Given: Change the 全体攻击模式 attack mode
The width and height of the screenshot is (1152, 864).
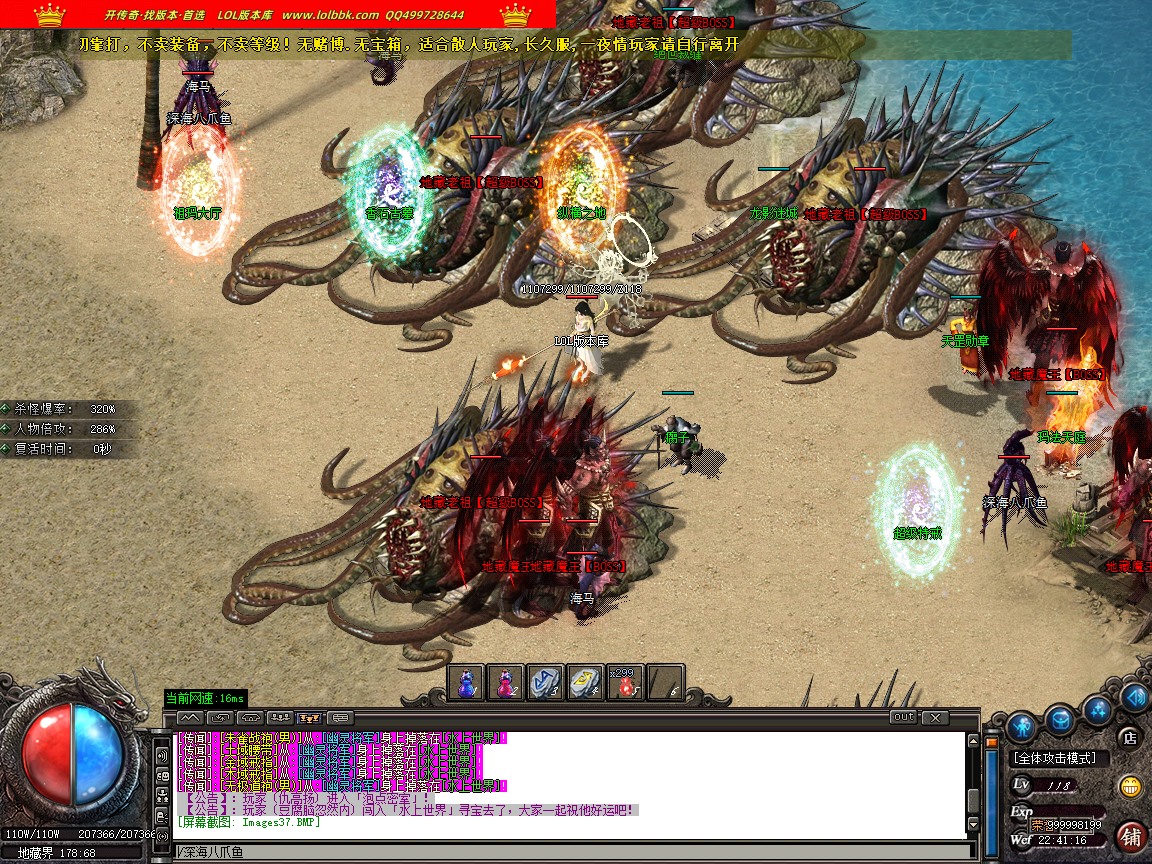Looking at the screenshot, I should pos(1054,759).
